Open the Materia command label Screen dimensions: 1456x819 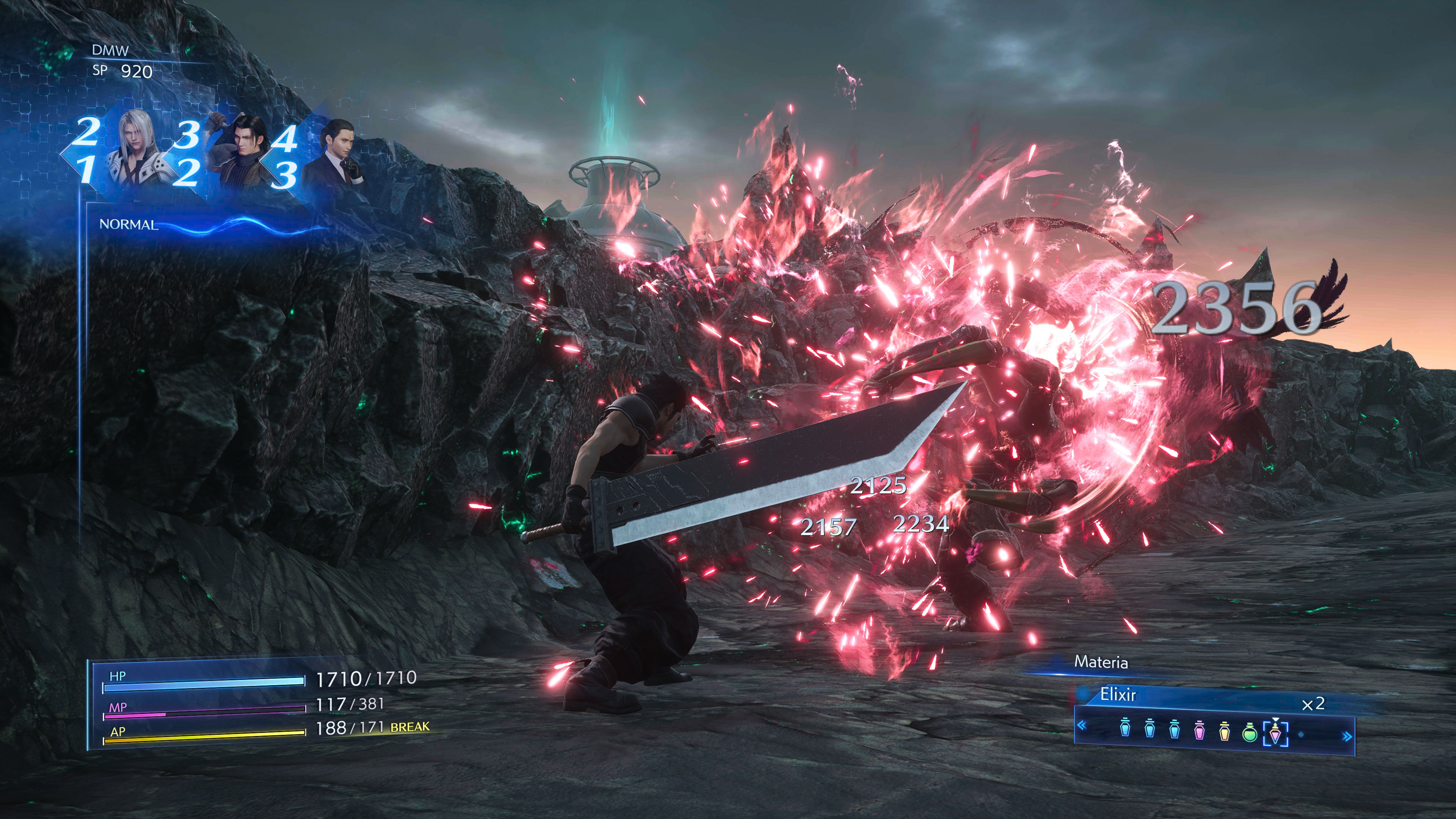1100,662
